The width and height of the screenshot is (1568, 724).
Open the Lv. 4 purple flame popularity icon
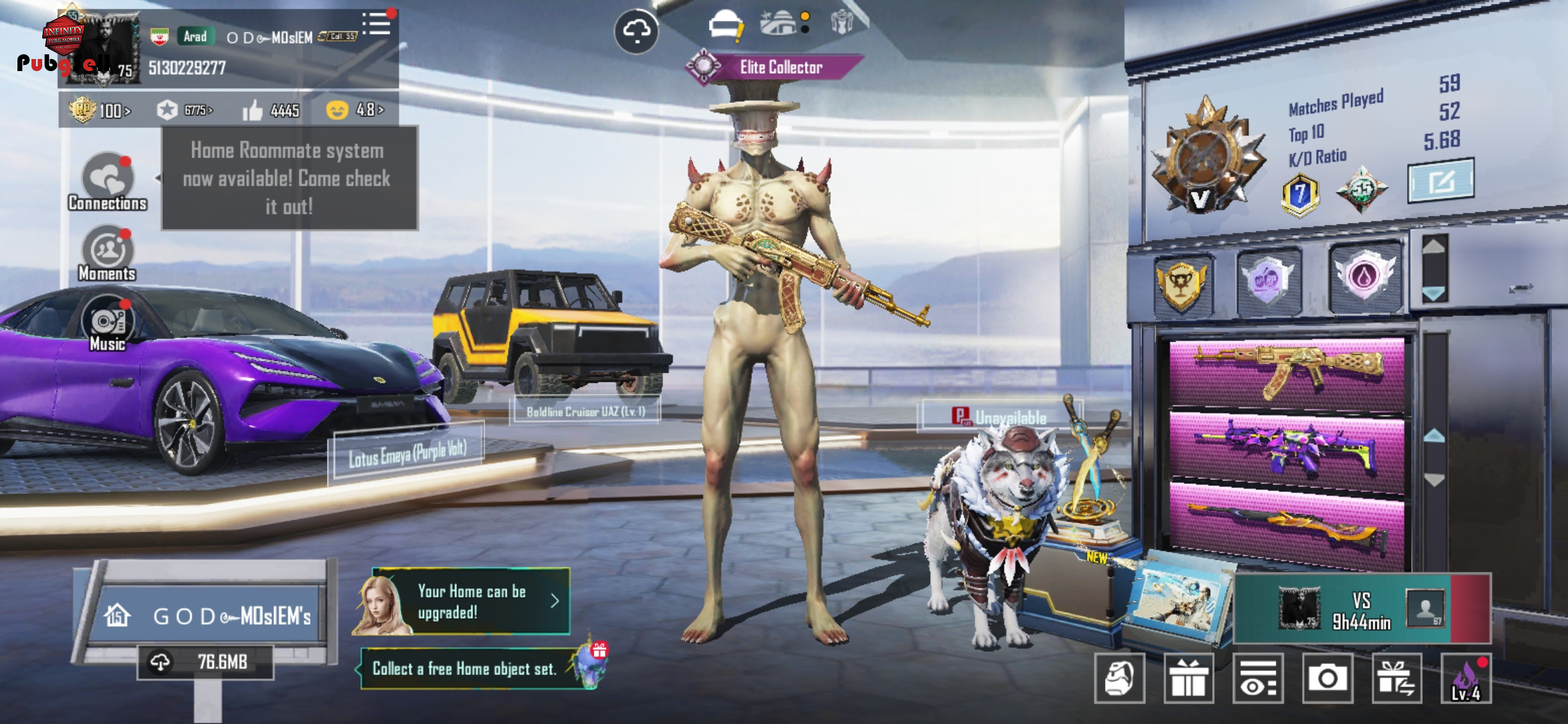coord(1466,678)
